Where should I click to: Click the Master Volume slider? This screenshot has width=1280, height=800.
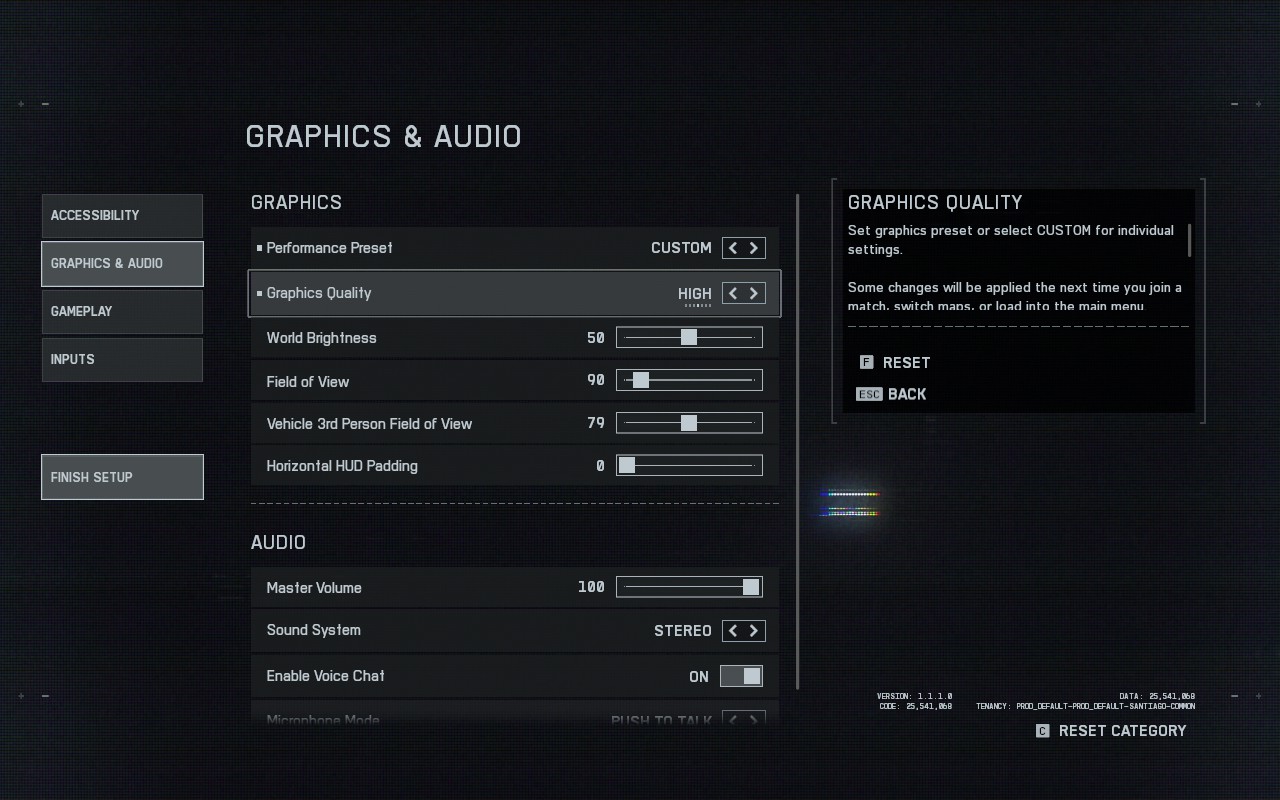pos(689,587)
